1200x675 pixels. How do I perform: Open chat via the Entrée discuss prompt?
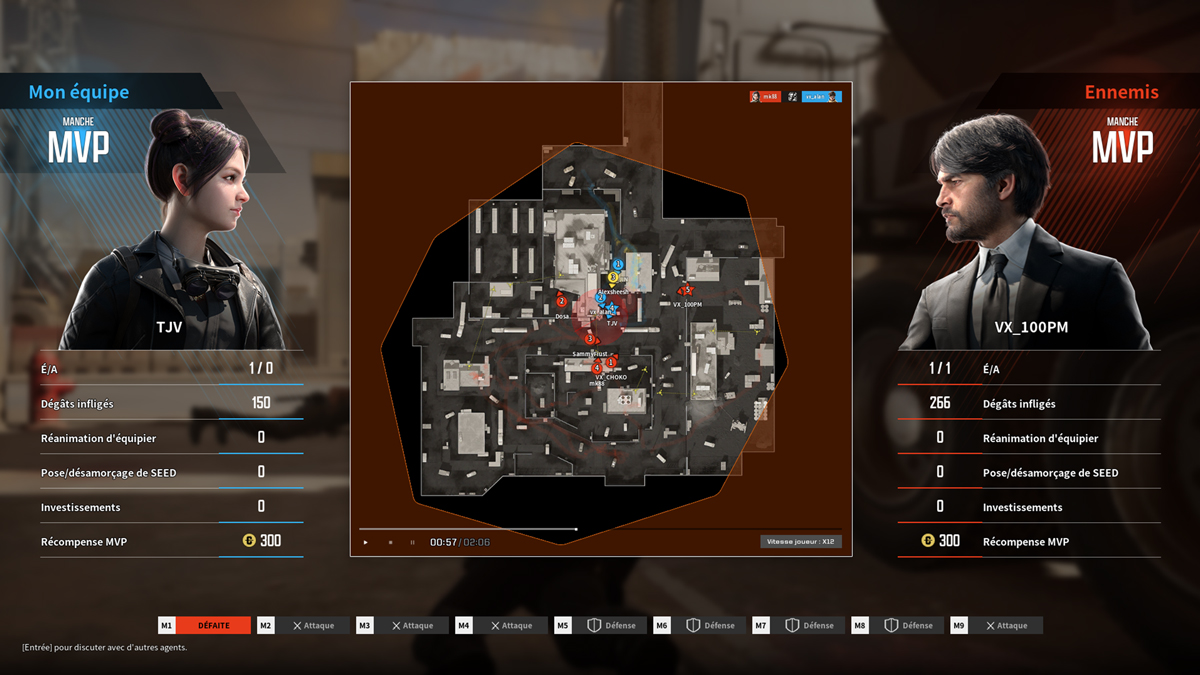tap(104, 647)
